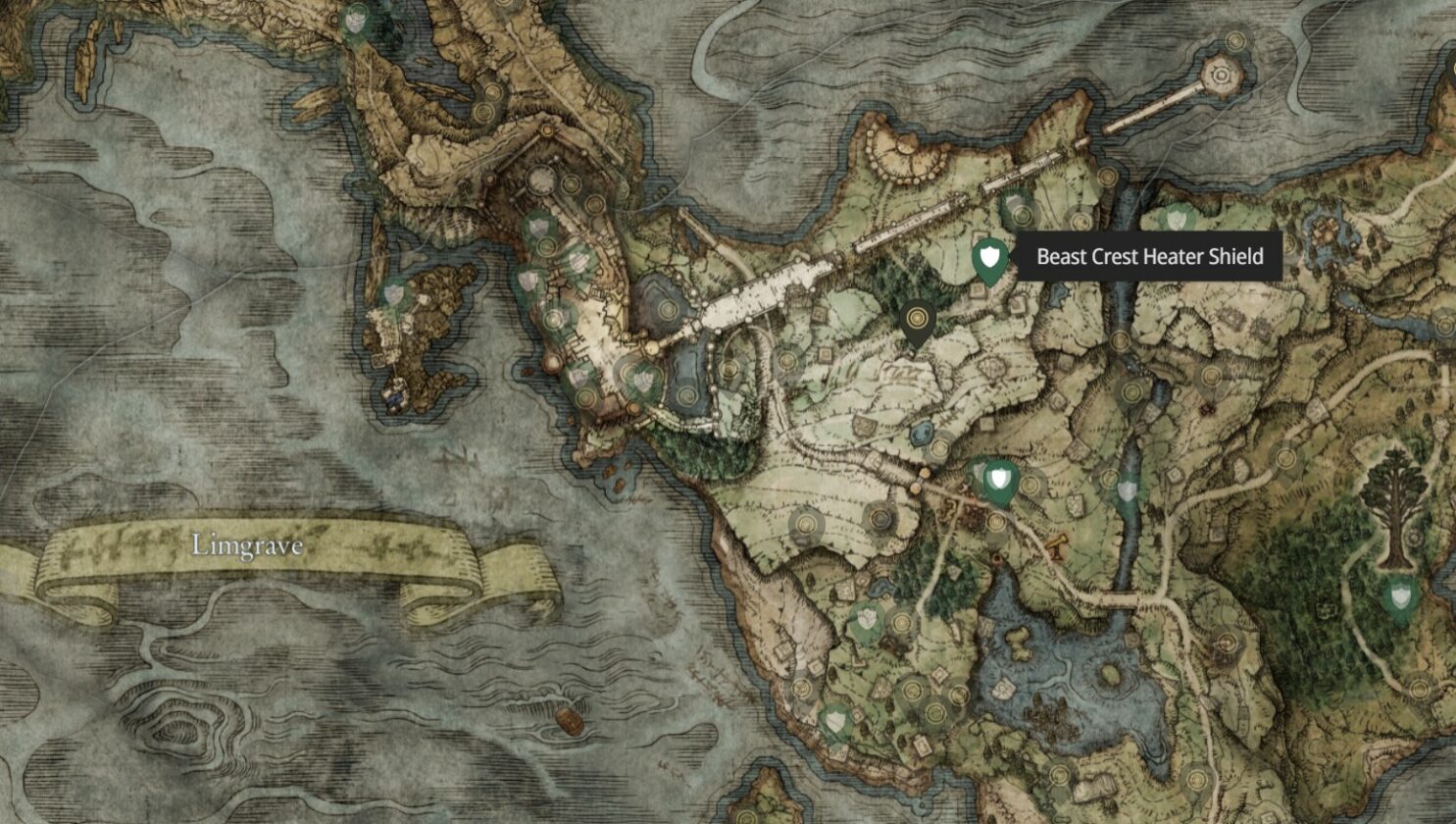The height and width of the screenshot is (824, 1456).
Task: Choose the faded shield marker on the small island
Action: click(x=394, y=292)
